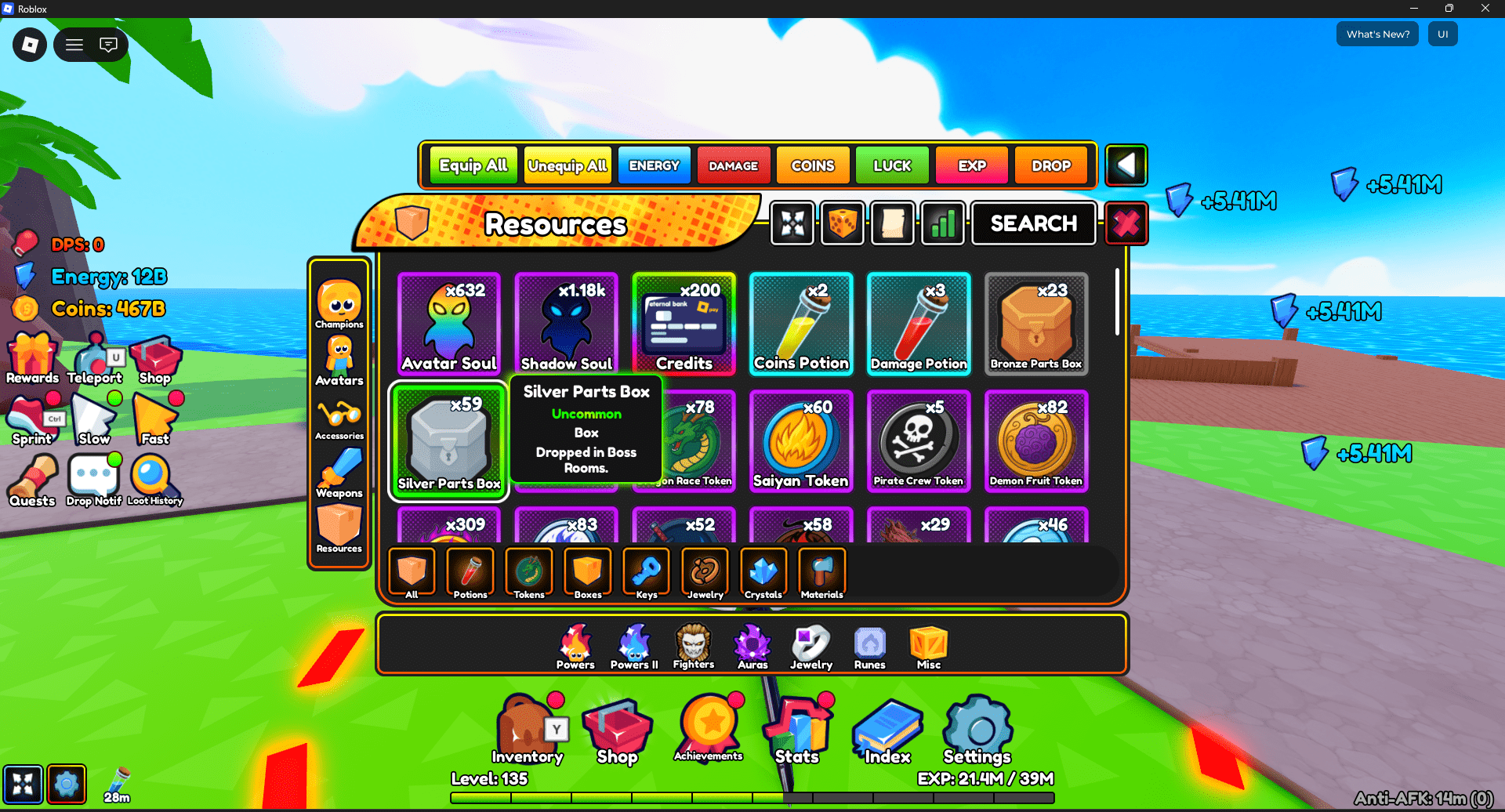Collapse the inventory with the arrow button
Viewport: 1505px width, 812px height.
1126,165
